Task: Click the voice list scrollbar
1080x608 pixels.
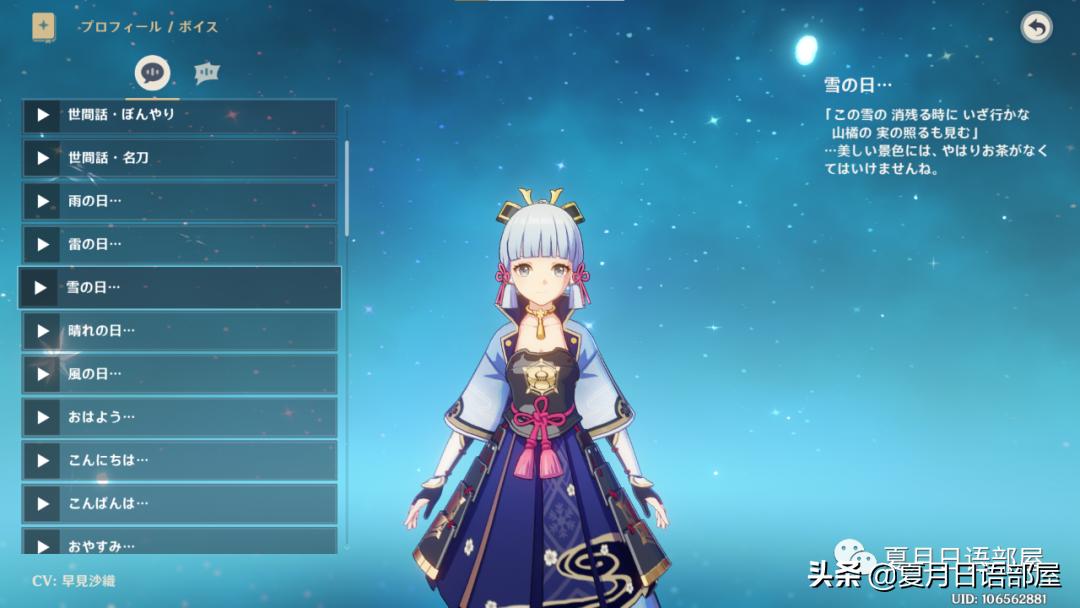Action: tap(347, 188)
